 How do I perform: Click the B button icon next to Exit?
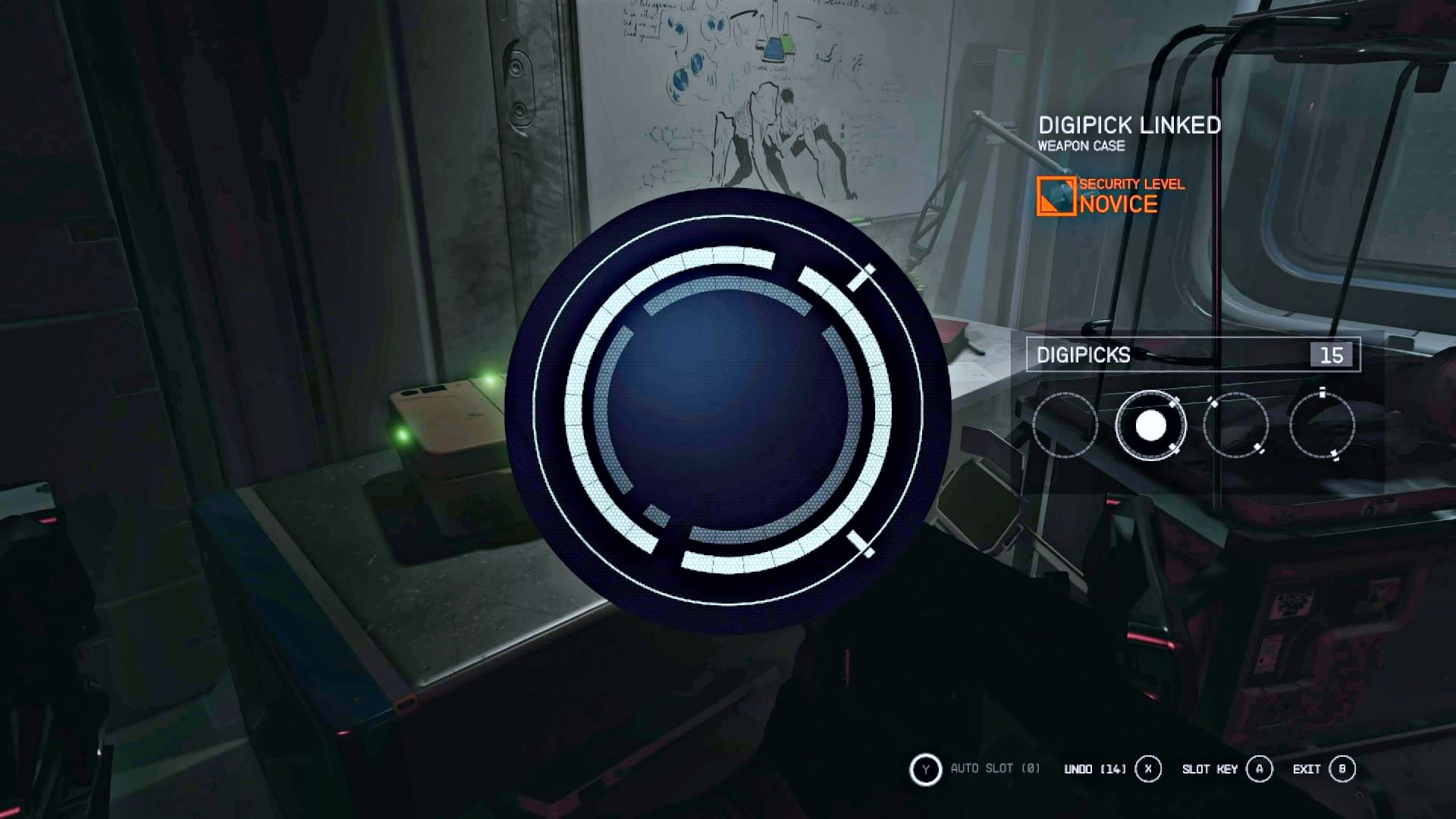tap(1342, 768)
